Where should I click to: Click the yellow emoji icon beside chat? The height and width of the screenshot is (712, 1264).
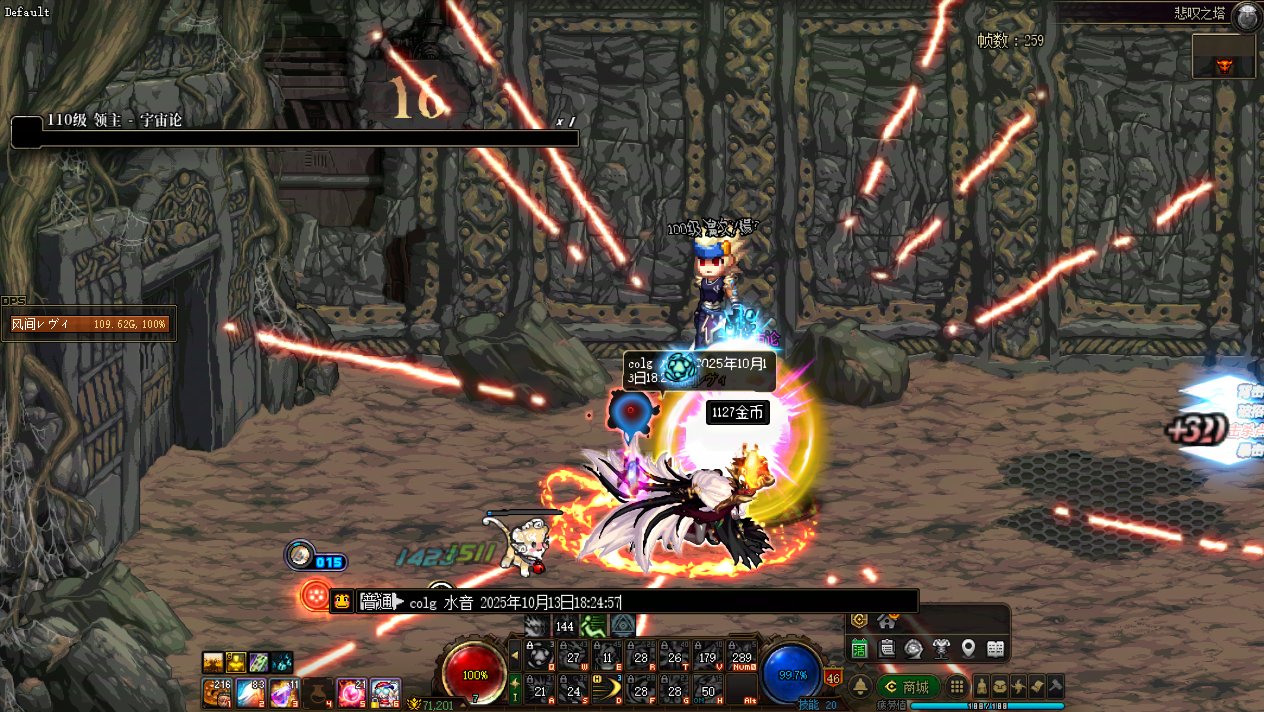pyautogui.click(x=342, y=601)
